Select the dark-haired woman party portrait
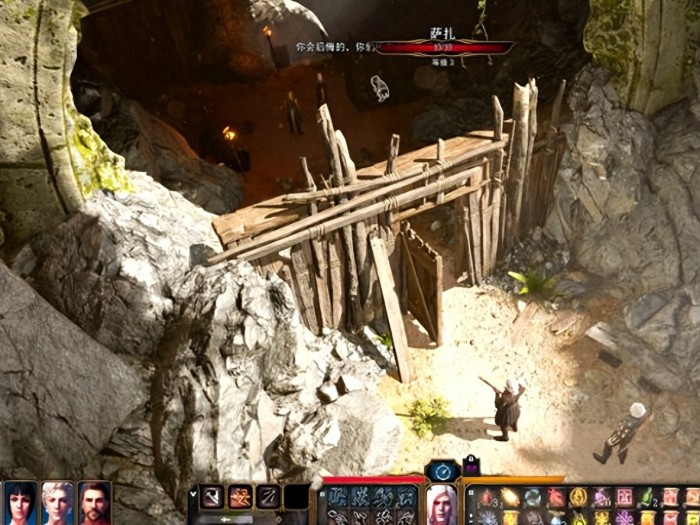The height and width of the screenshot is (525, 700). (20, 502)
